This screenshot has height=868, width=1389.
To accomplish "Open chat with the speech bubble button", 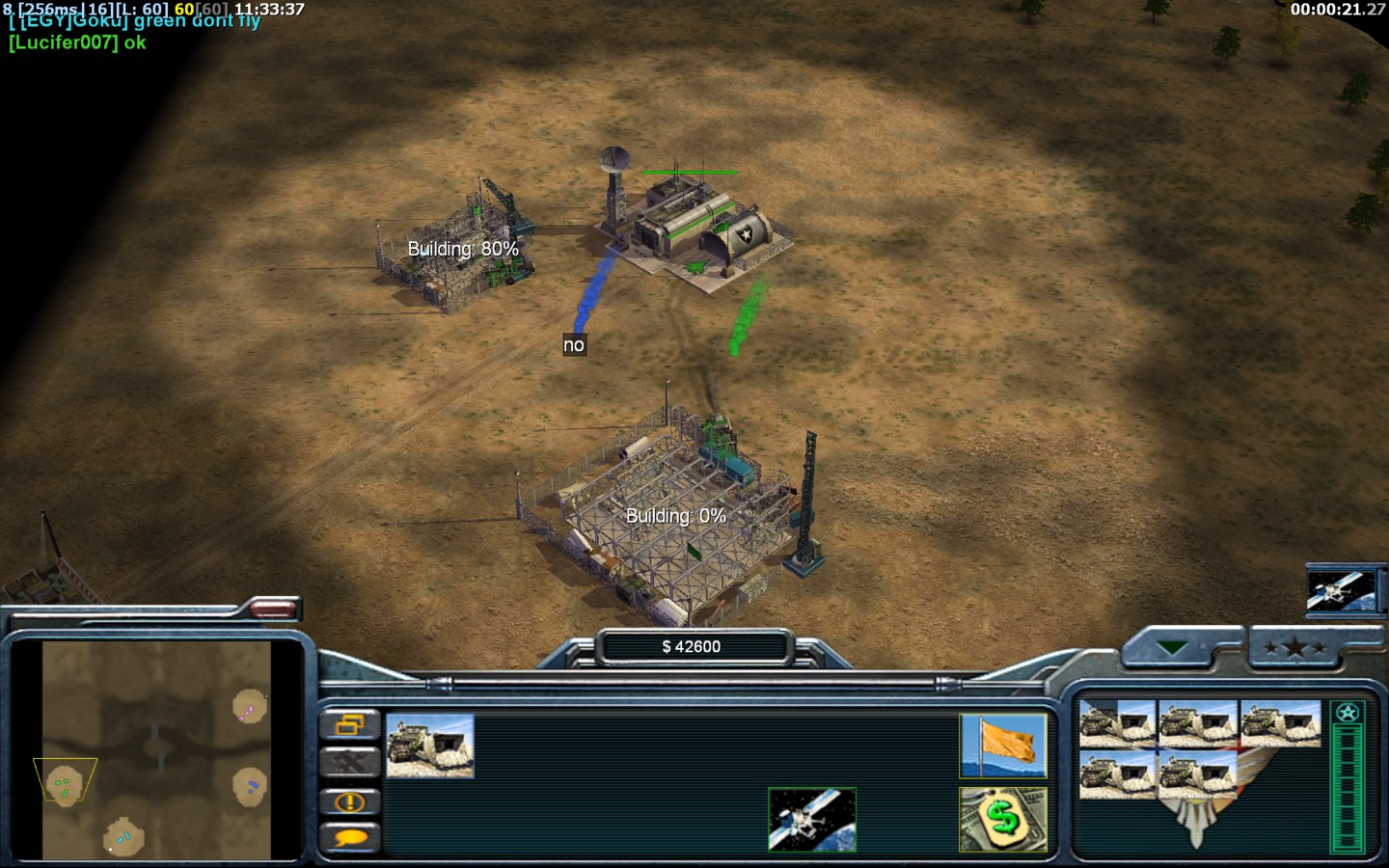I will pyautogui.click(x=349, y=838).
